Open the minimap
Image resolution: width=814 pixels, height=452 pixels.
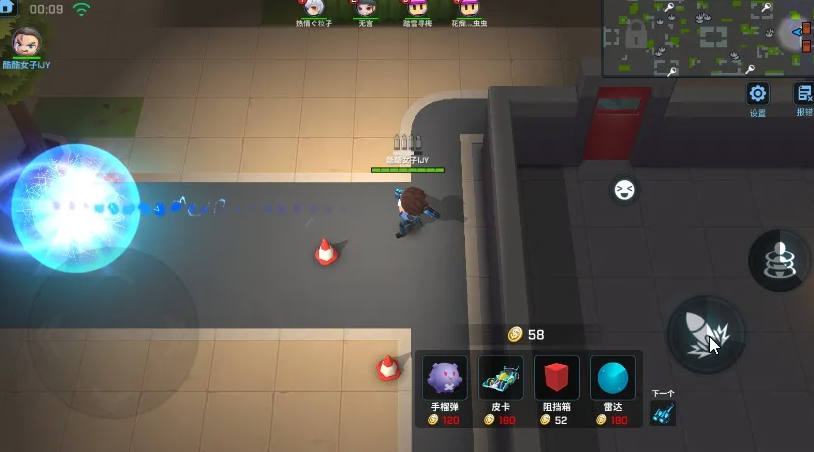(707, 37)
